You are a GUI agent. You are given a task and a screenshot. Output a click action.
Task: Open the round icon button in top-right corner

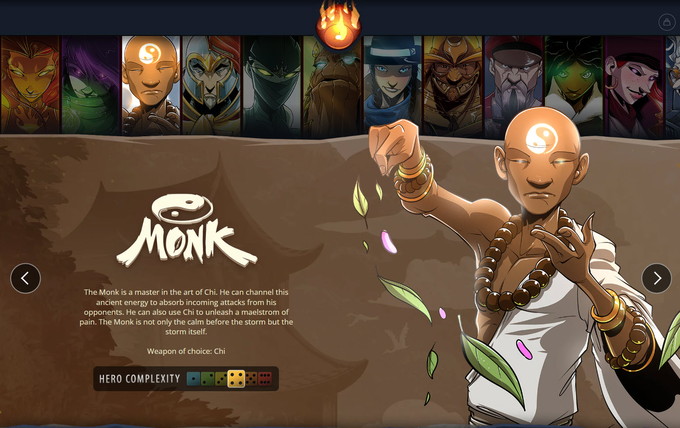click(667, 22)
